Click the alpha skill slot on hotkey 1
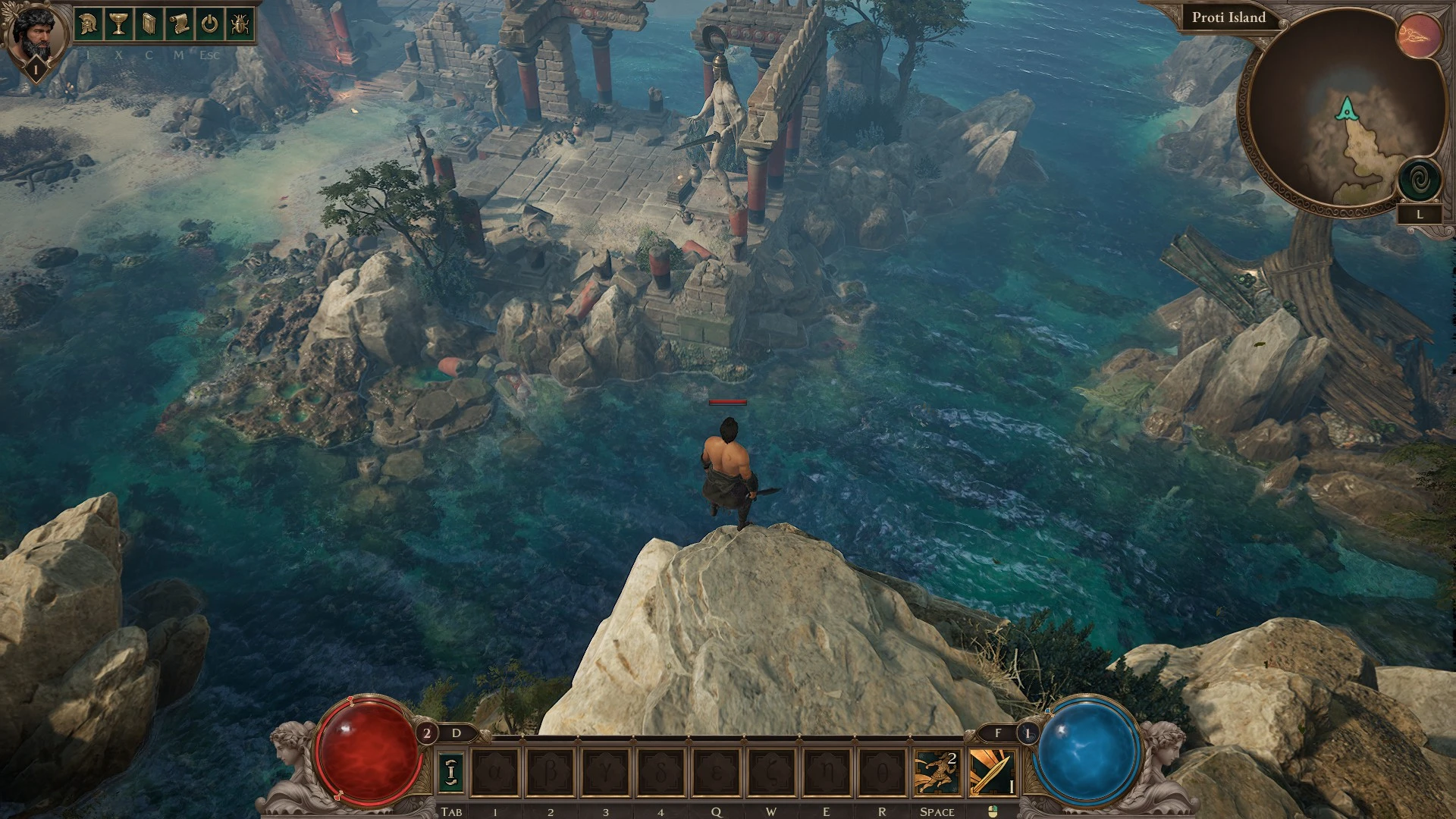Viewport: 1456px width, 819px height. point(495,772)
